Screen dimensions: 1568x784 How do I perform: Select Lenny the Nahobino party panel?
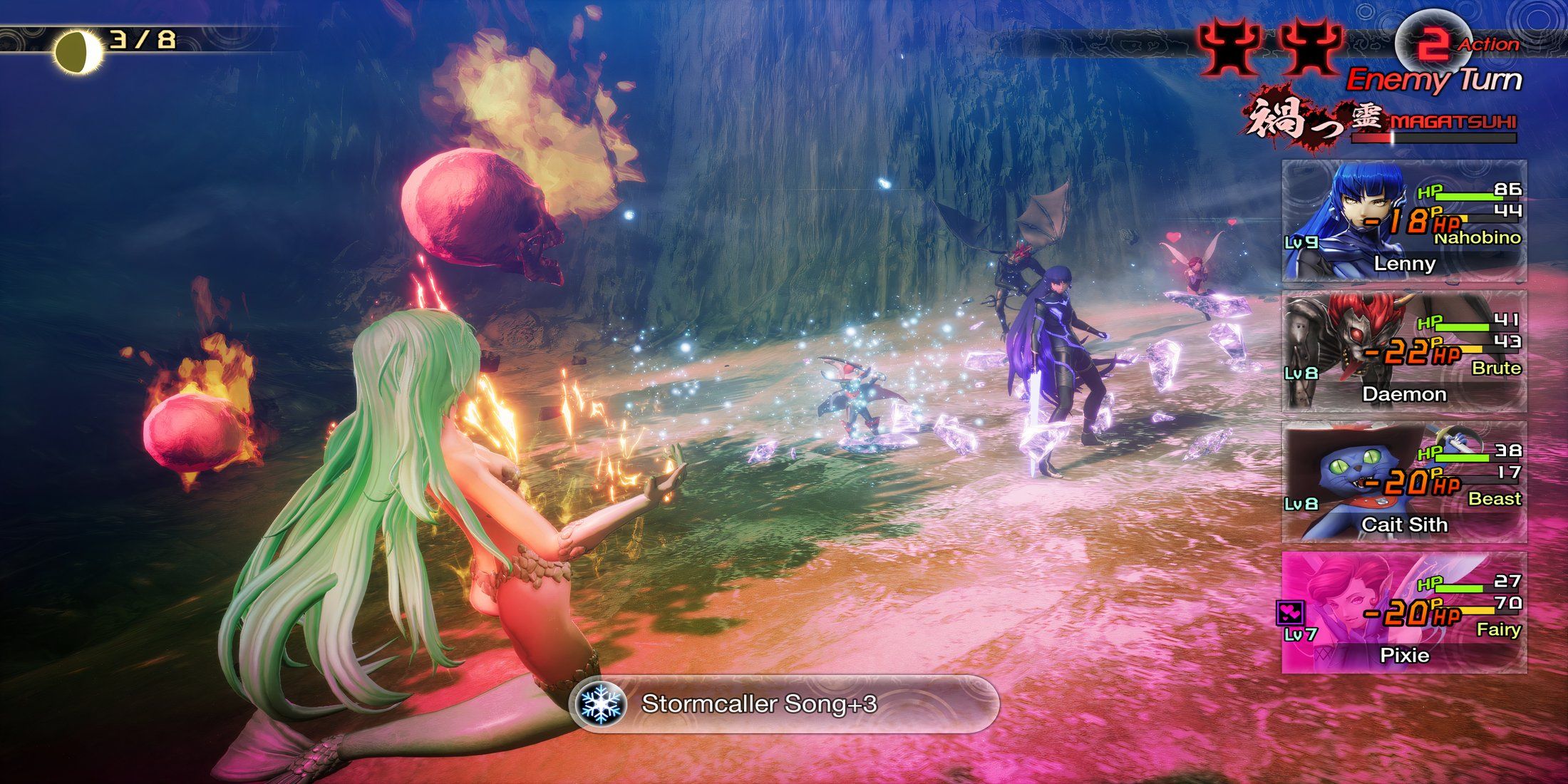(1403, 221)
